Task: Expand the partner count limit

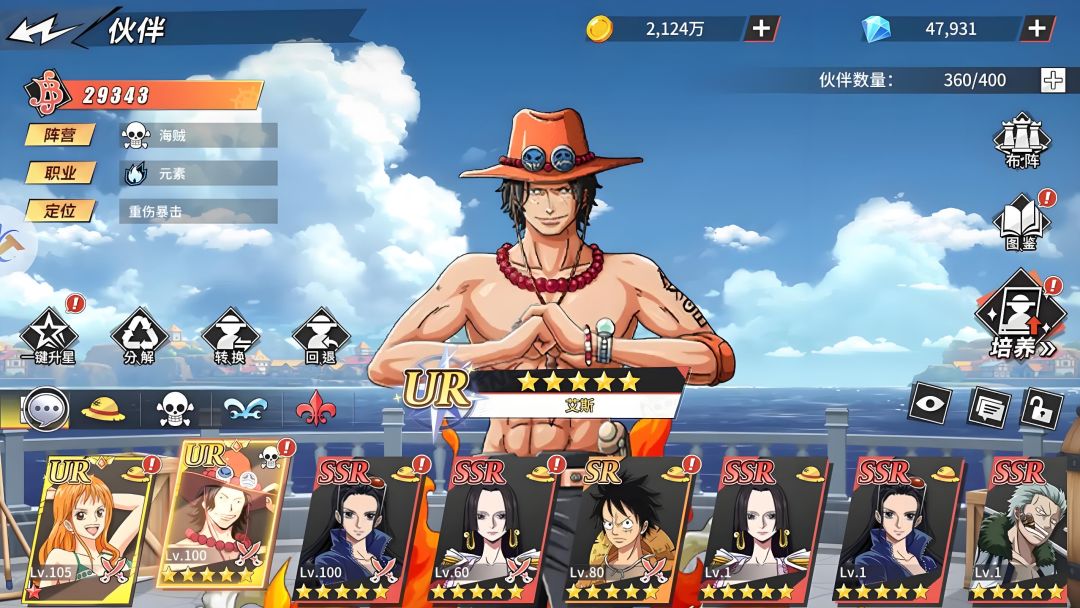Action: point(1053,80)
